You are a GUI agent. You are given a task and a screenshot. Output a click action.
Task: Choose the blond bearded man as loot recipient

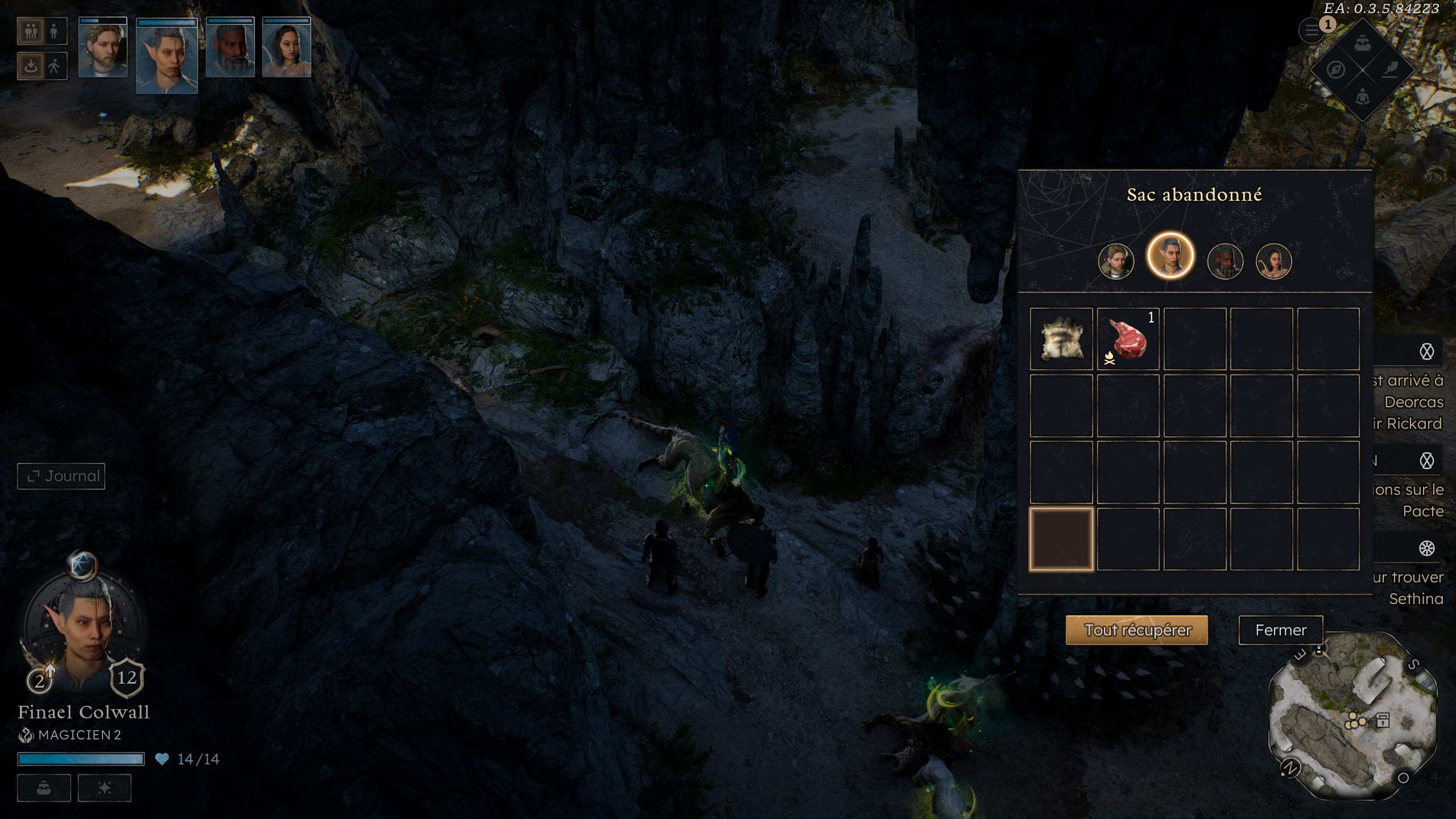pos(1116,262)
